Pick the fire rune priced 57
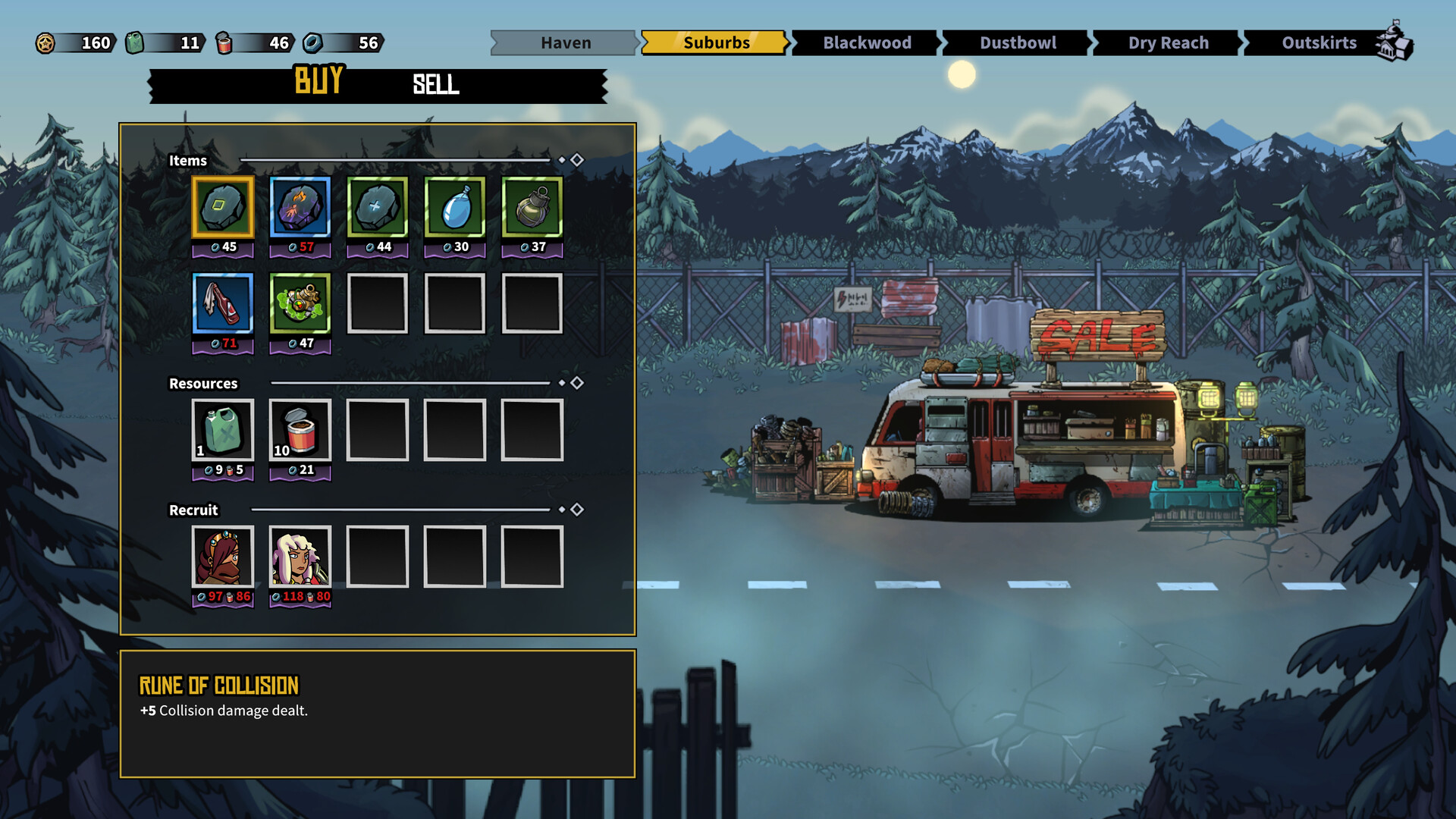 coord(300,207)
